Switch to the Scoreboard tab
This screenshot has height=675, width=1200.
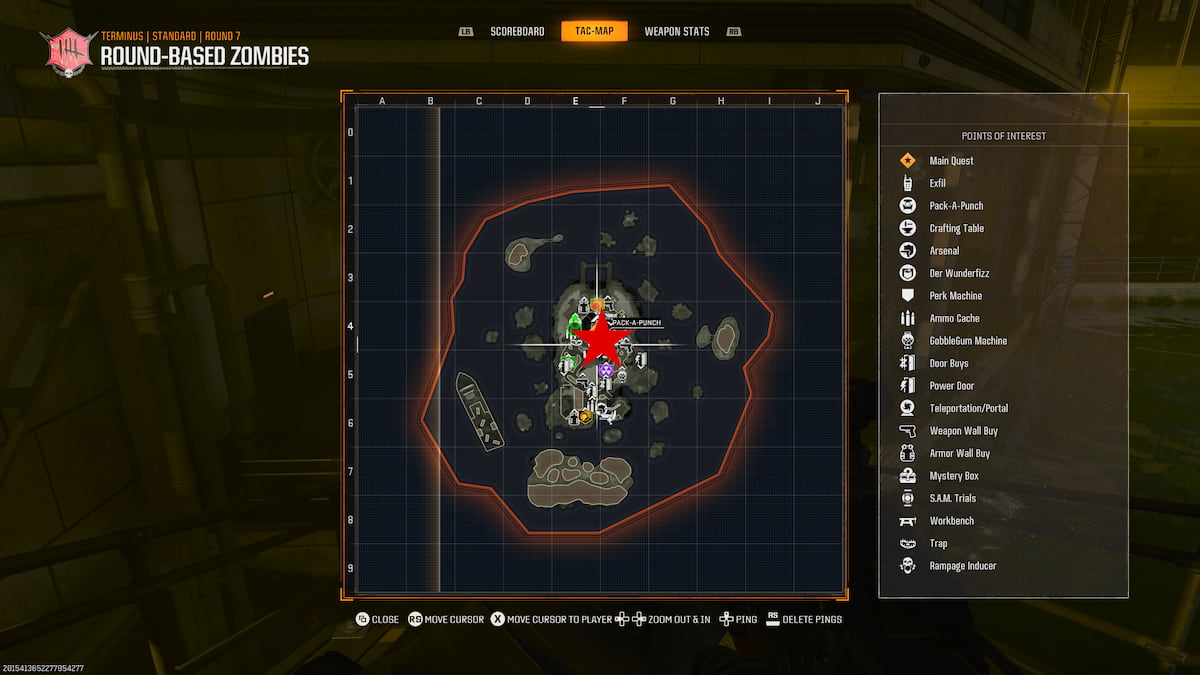[x=517, y=31]
